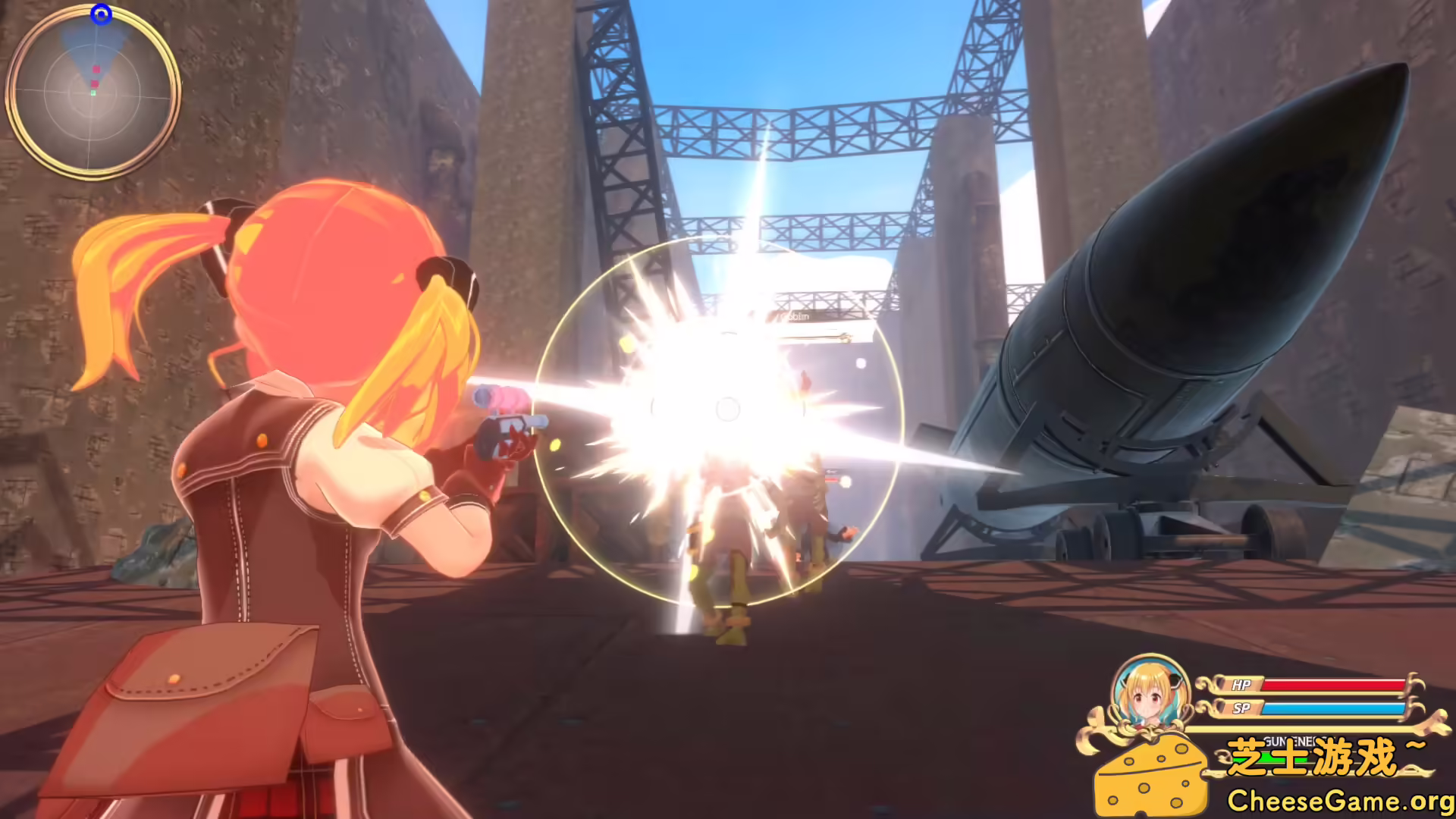
Task: Select the SP label in the status HUD
Action: (1242, 708)
